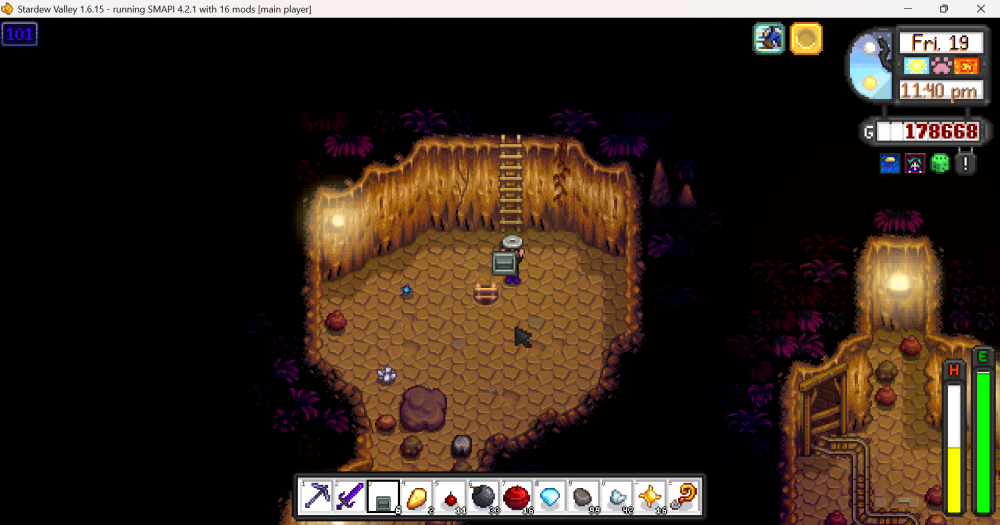Equip the purple sword in the hotbar

(350, 496)
